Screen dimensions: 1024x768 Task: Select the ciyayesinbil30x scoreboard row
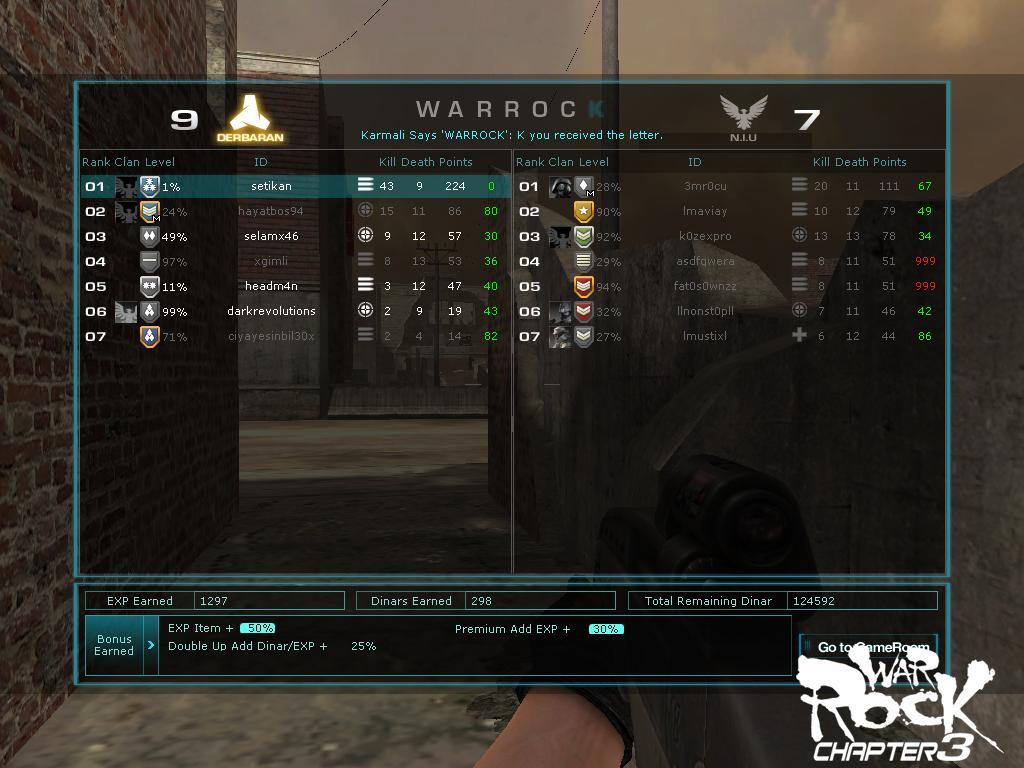coord(271,336)
